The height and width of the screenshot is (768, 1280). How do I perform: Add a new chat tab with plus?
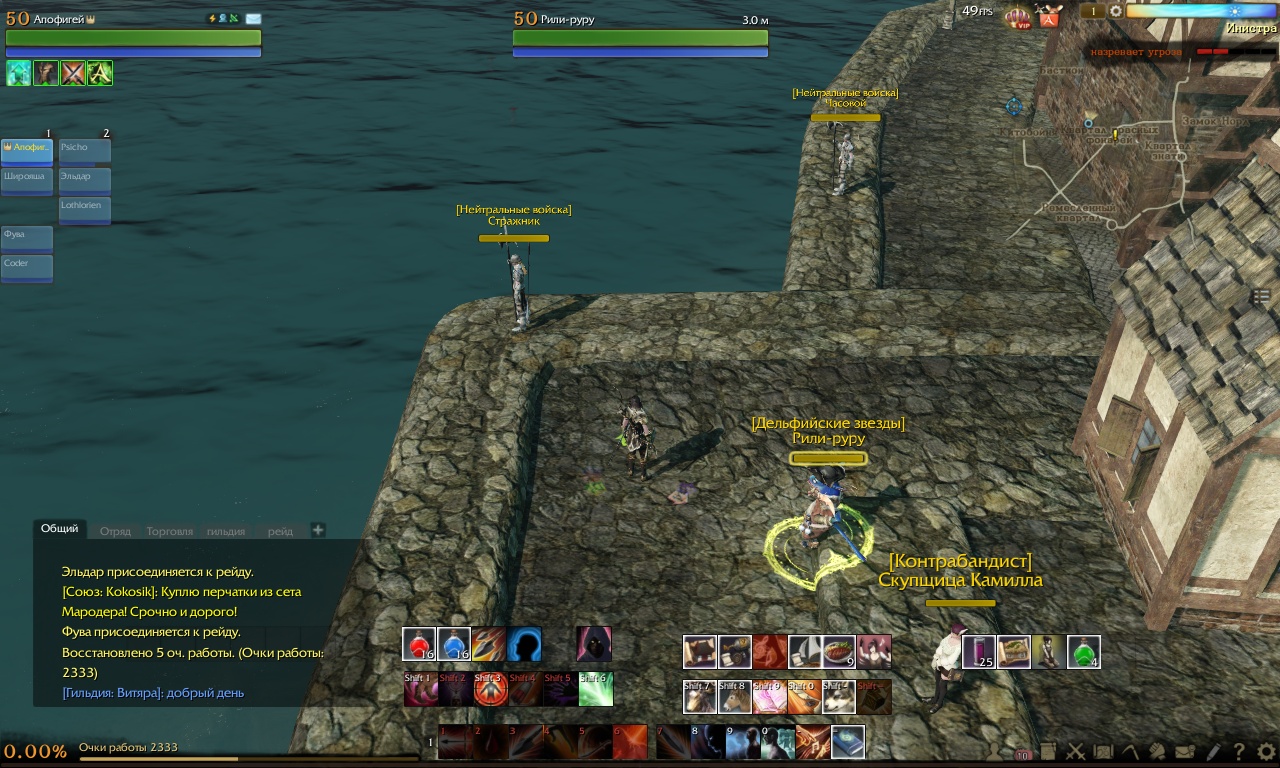[x=318, y=530]
